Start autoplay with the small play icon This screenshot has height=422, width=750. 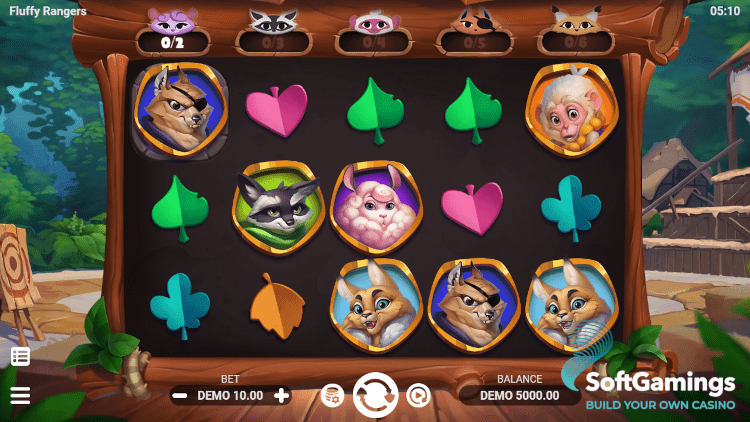(417, 396)
